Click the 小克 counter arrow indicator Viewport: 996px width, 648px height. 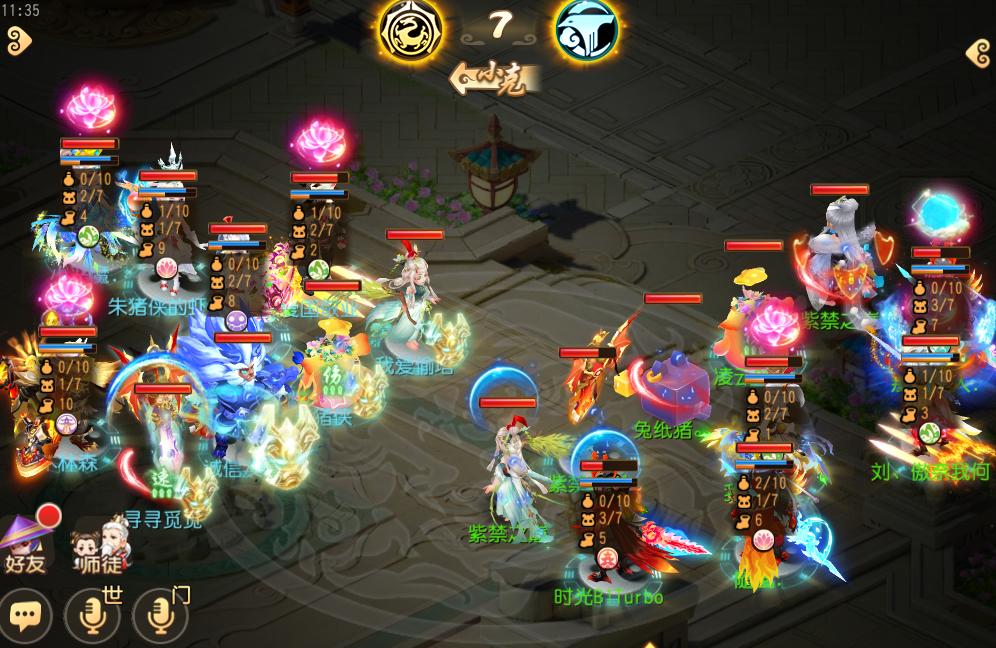point(495,77)
